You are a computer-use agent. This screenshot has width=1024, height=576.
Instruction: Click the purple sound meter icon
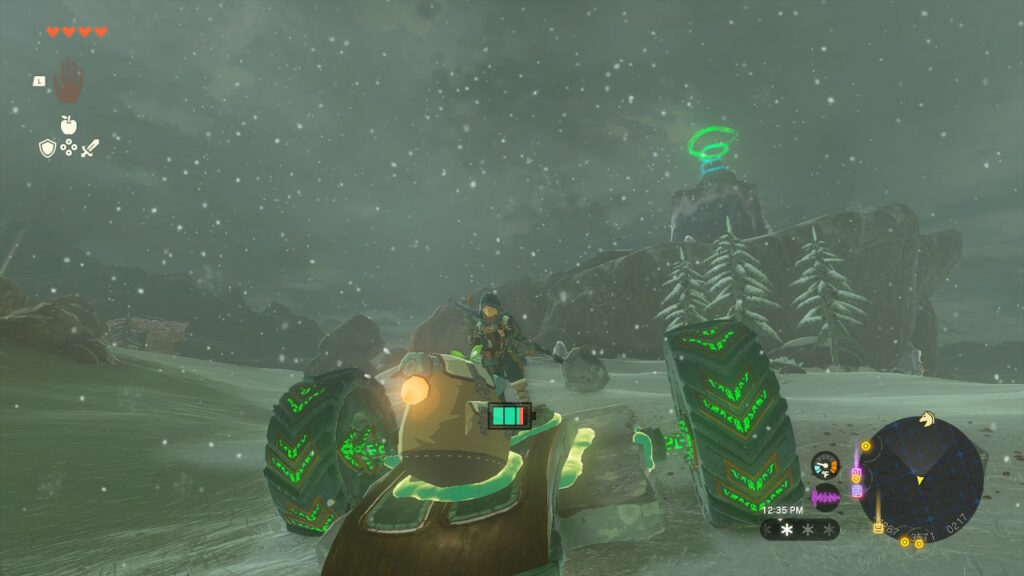pyautogui.click(x=825, y=497)
